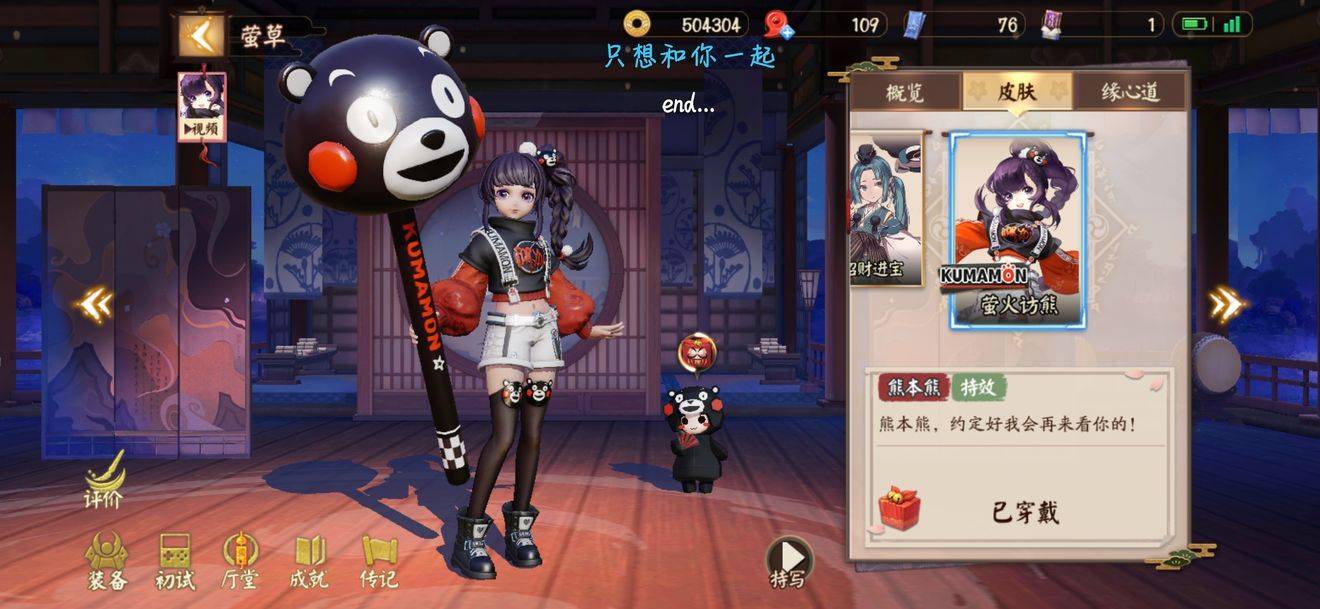The width and height of the screenshot is (1320, 609).
Task: Open the 初试 trial menu
Action: tap(175, 561)
